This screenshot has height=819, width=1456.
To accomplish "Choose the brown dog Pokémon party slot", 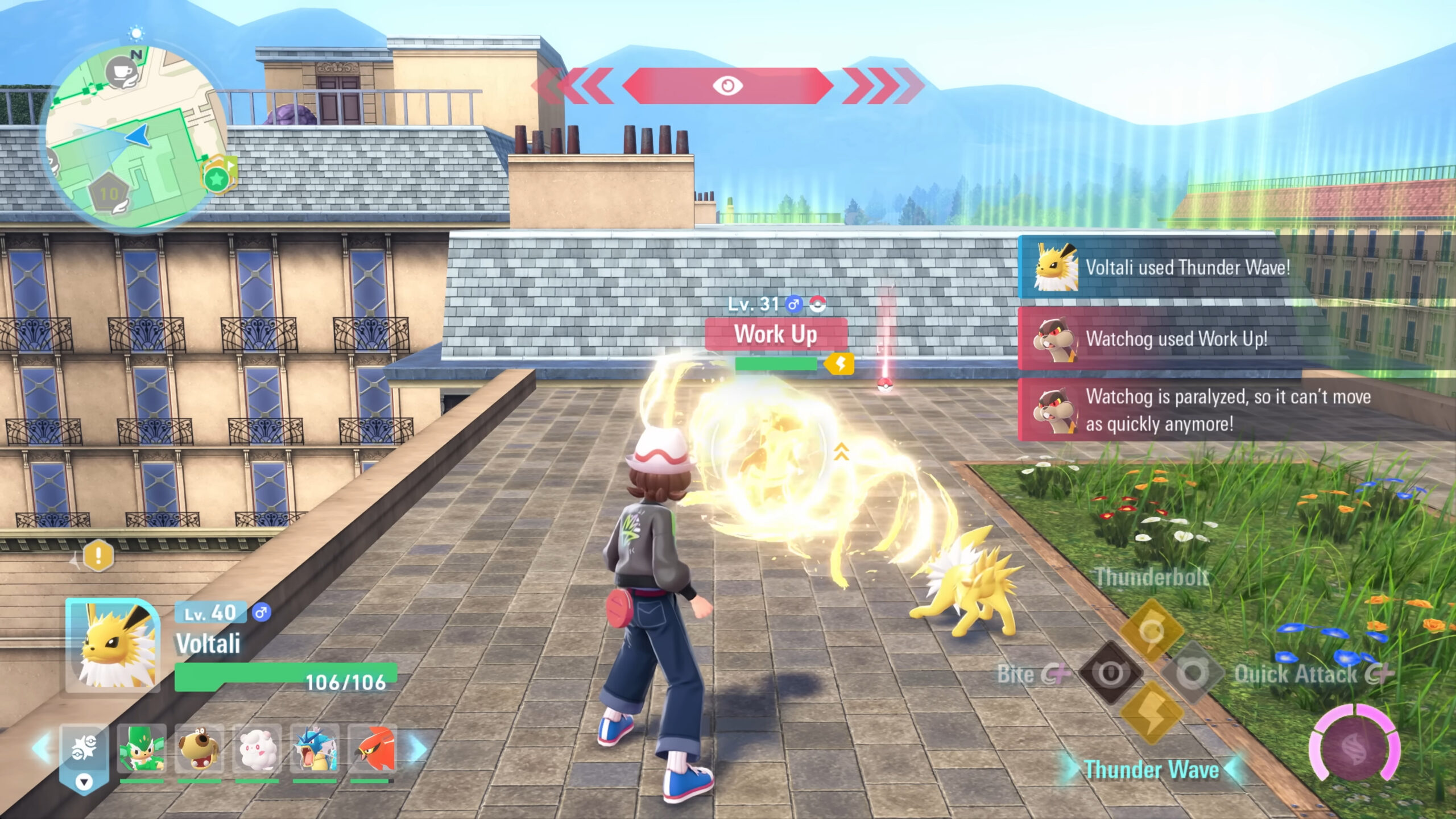I will pyautogui.click(x=199, y=750).
